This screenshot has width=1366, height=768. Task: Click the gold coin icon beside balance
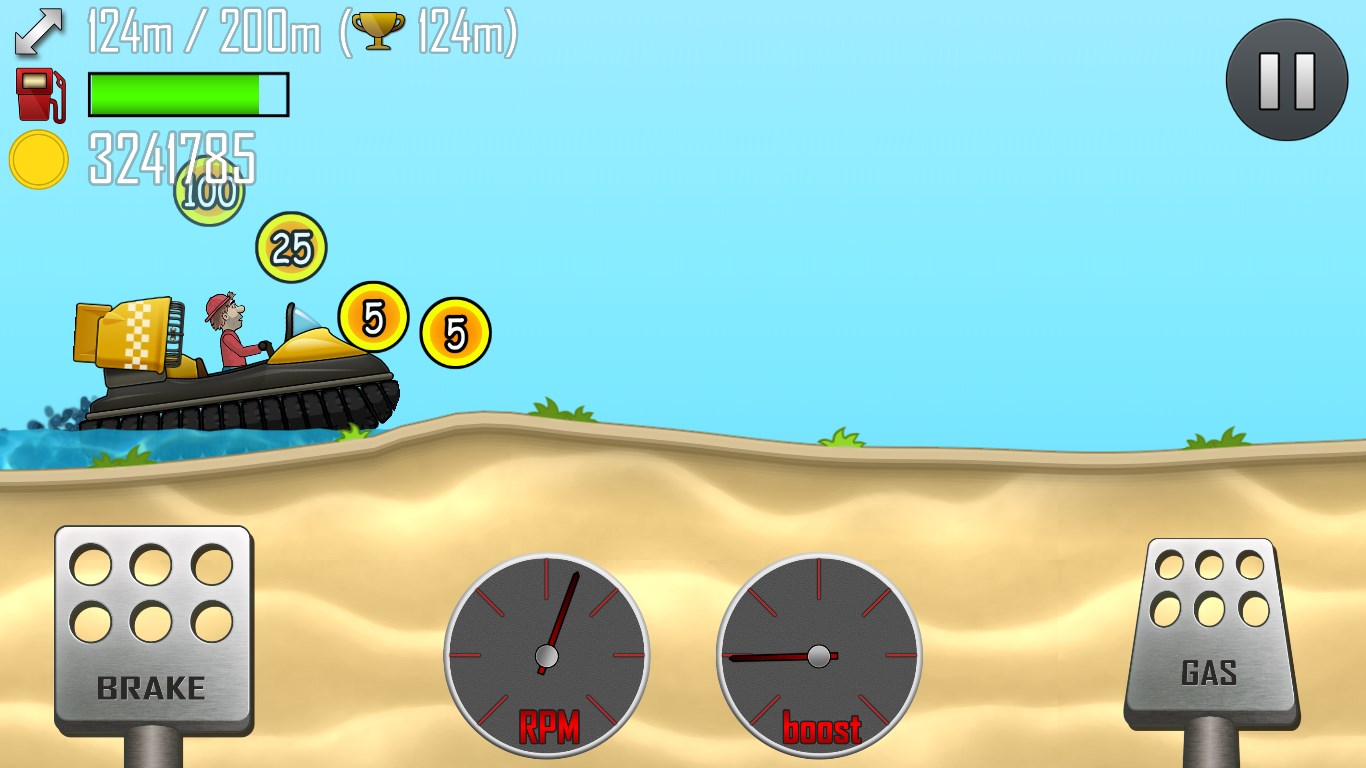coord(38,159)
